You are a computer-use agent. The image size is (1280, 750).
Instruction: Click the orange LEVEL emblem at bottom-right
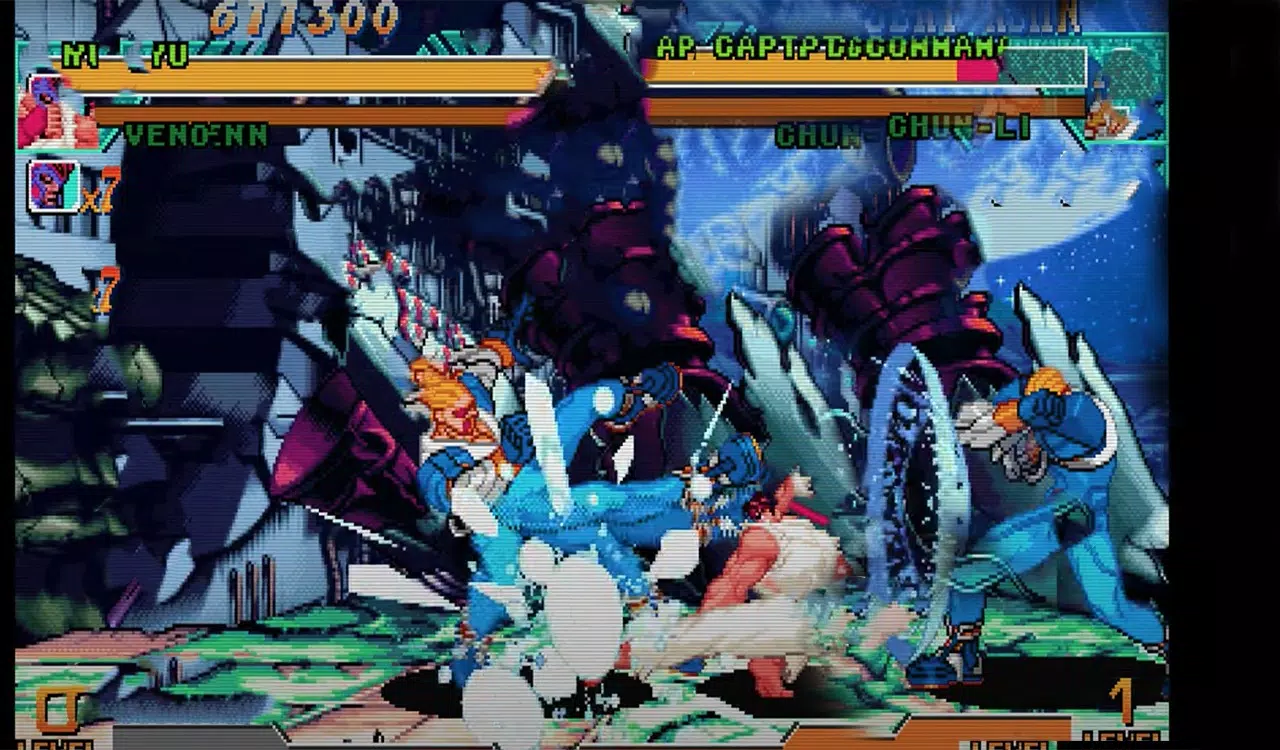tap(1122, 700)
